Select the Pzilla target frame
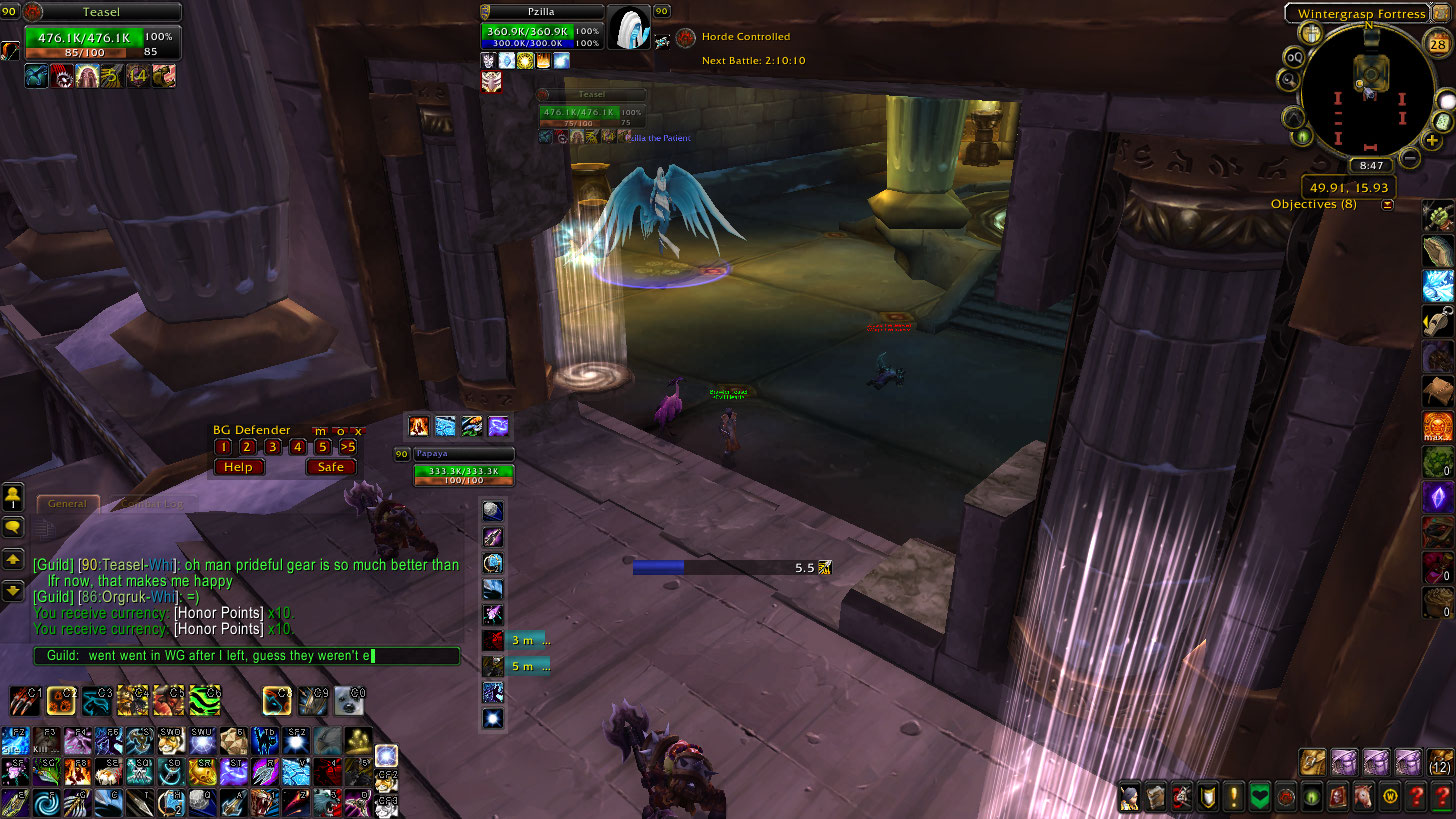 [x=542, y=12]
